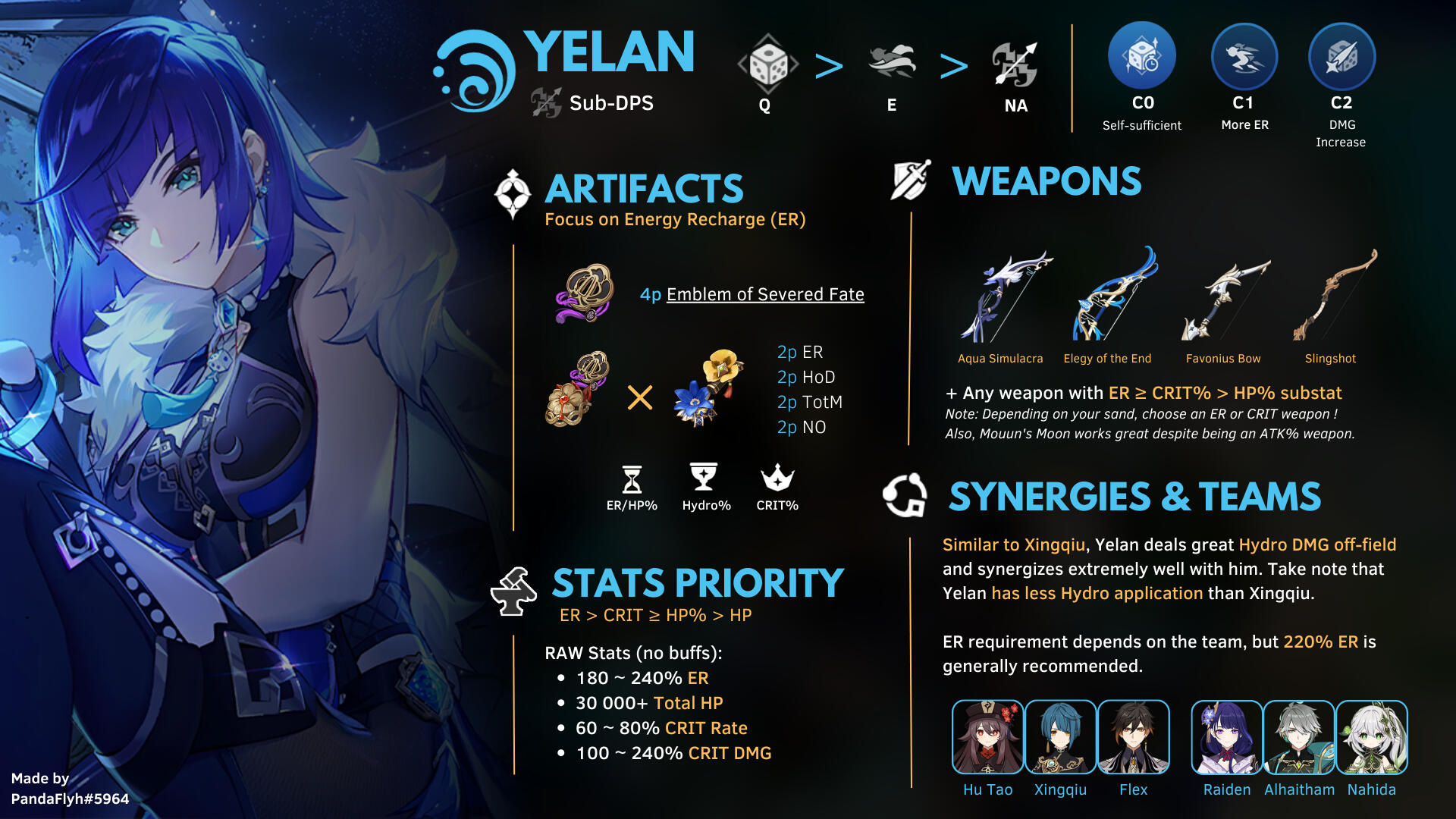
Task: Select the Xingqiu character portrait
Action: 1060,737
